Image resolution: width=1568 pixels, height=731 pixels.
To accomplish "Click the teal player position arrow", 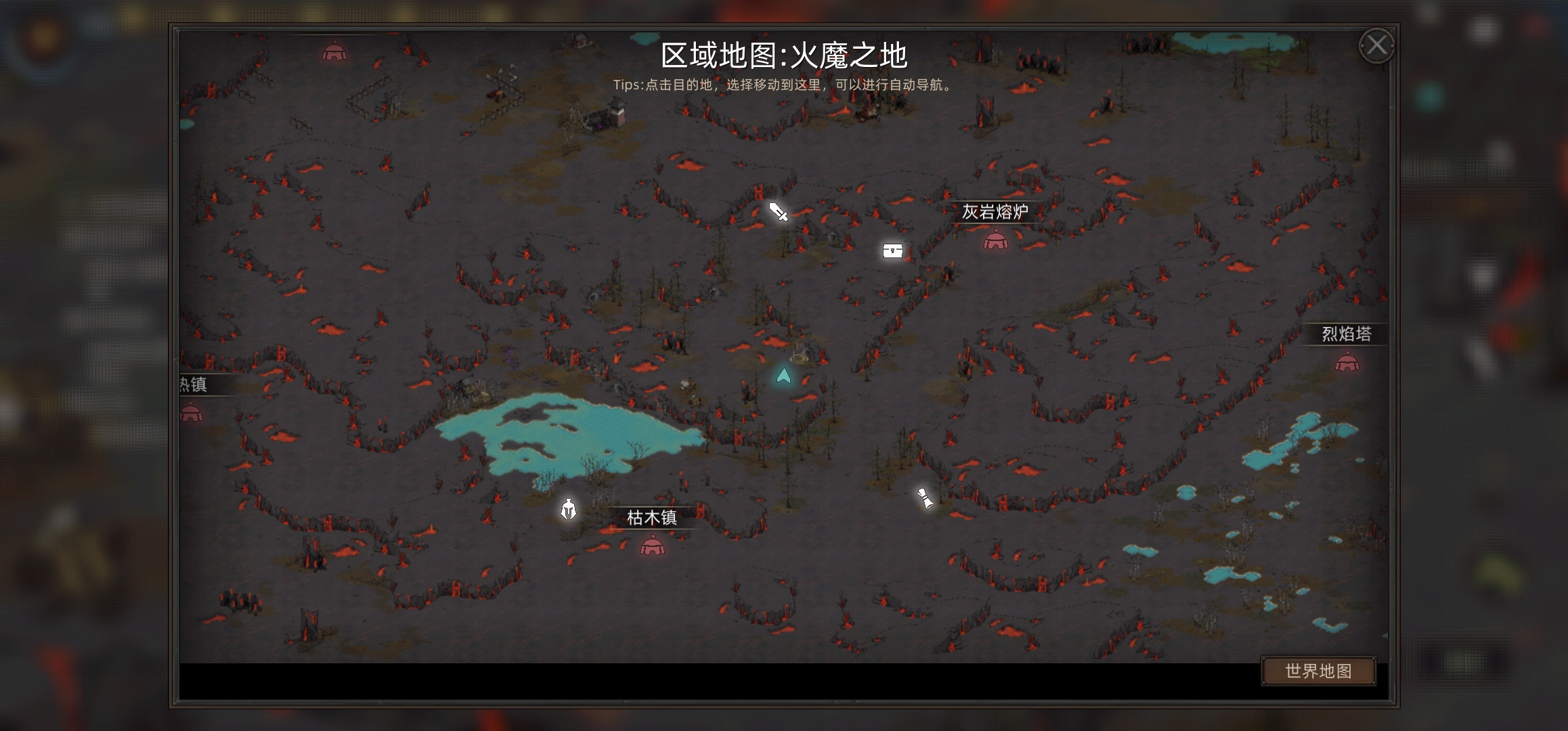I will pos(784,374).
